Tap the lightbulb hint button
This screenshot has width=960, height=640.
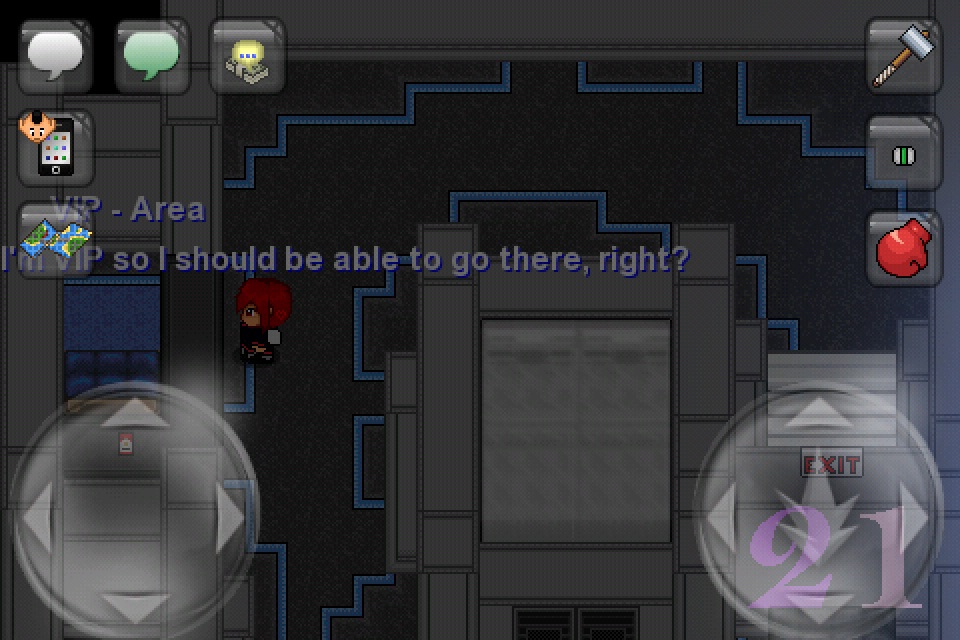(x=247, y=56)
